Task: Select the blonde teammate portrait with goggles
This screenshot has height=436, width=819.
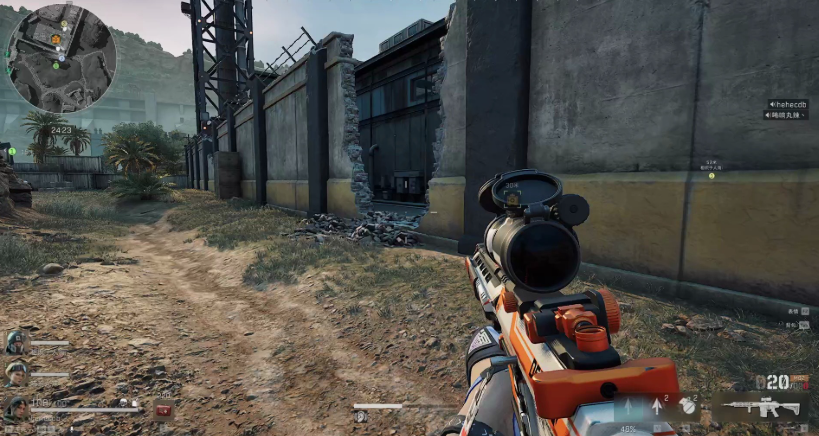Action: 15,373
